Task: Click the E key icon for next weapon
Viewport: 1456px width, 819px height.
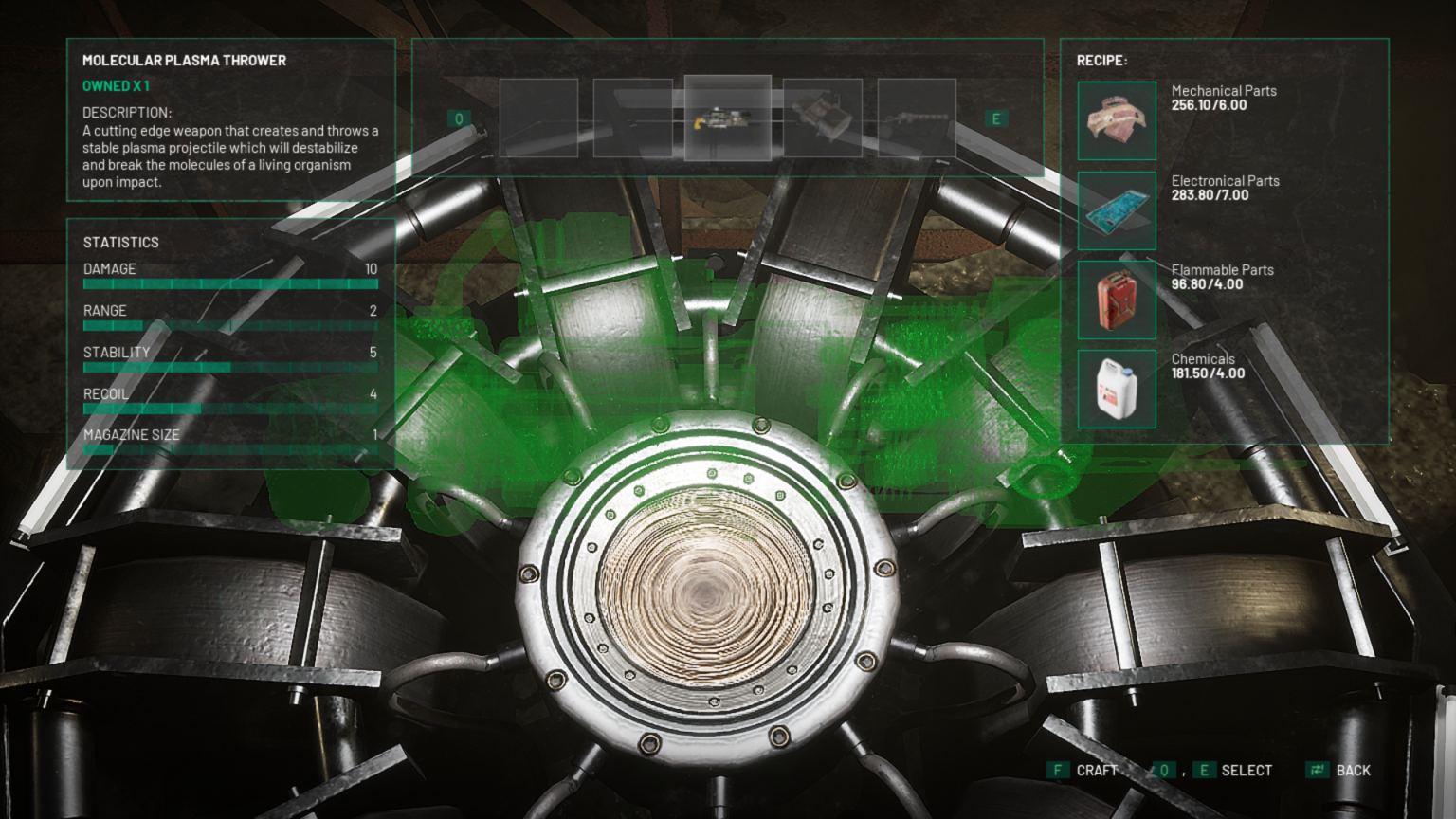Action: [x=995, y=117]
